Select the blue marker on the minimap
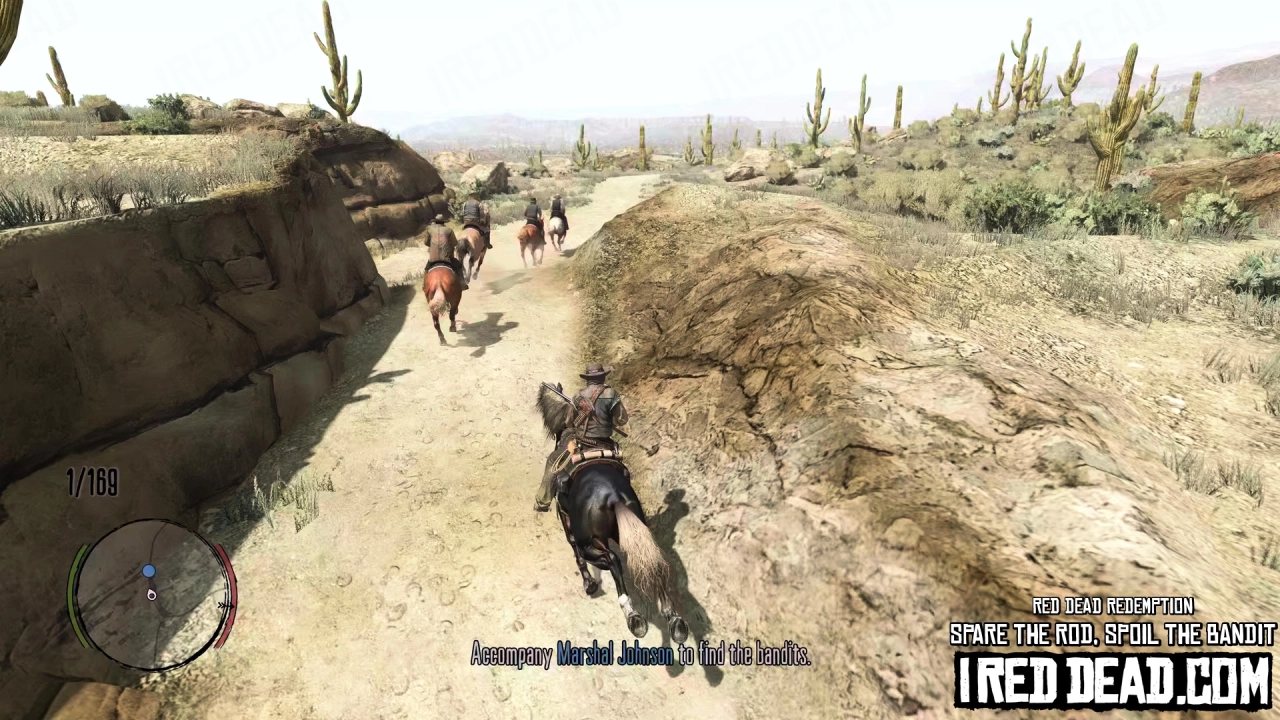Image resolution: width=1280 pixels, height=720 pixels. [148, 570]
